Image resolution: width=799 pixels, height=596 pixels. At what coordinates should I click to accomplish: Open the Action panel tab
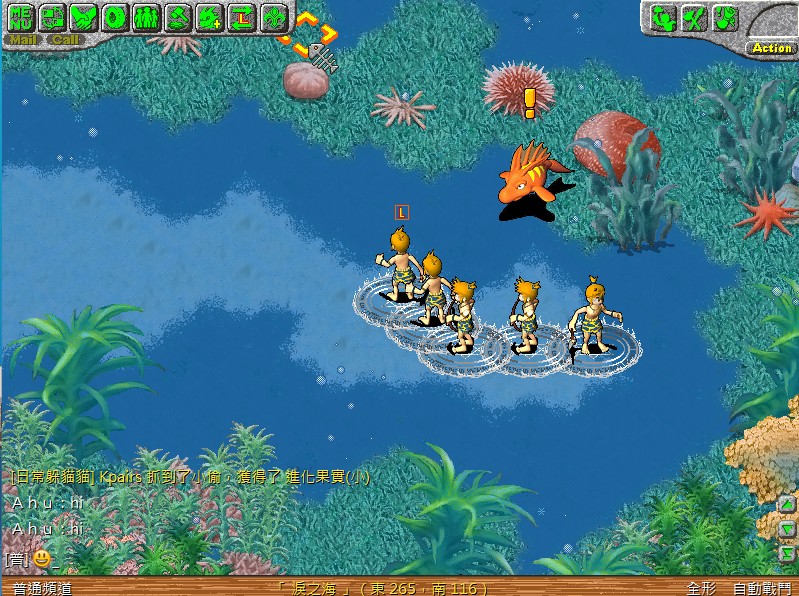click(771, 47)
